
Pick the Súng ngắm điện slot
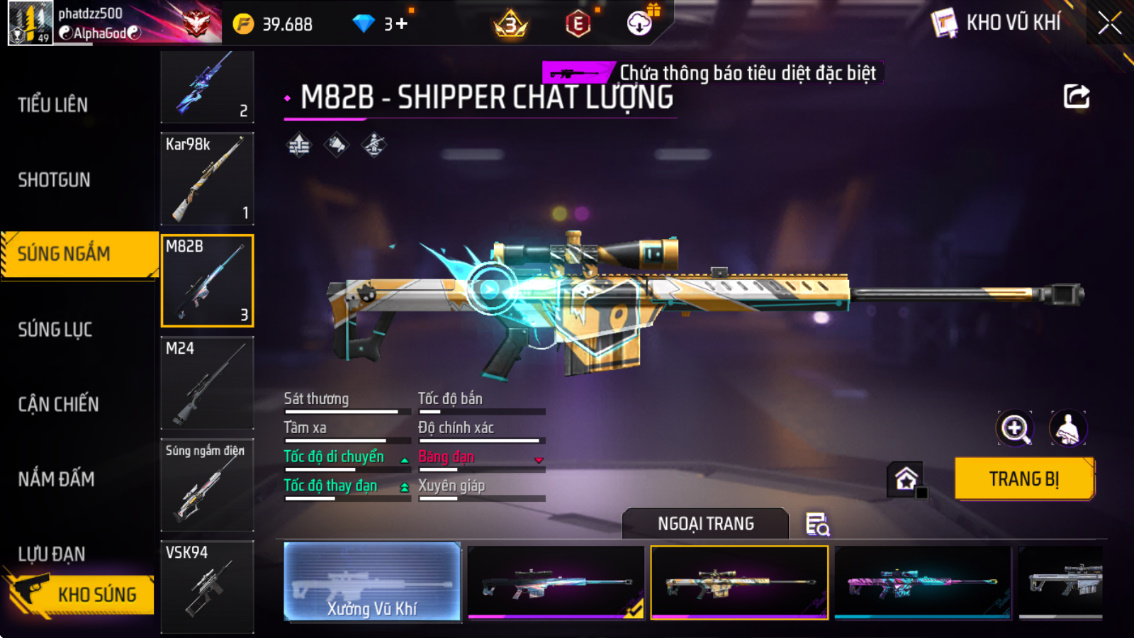pyautogui.click(x=207, y=484)
